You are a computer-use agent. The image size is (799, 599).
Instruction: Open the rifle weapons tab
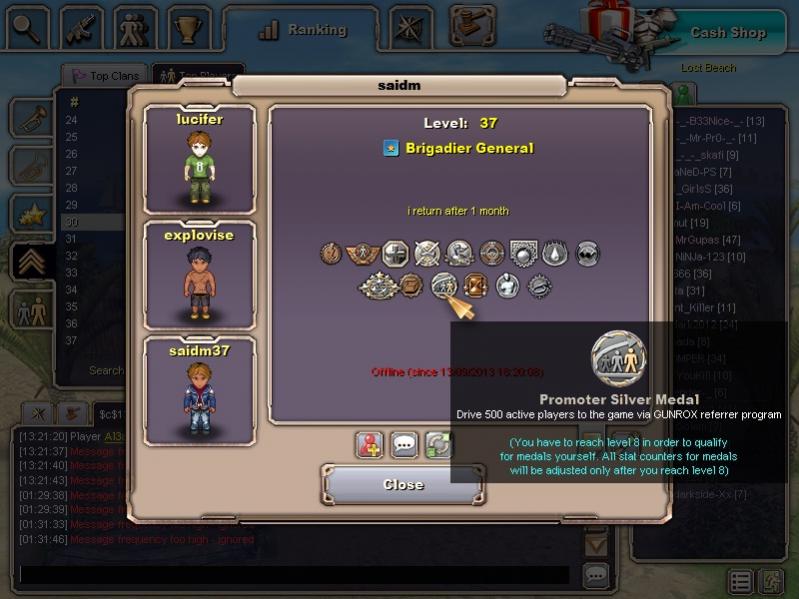click(x=82, y=28)
